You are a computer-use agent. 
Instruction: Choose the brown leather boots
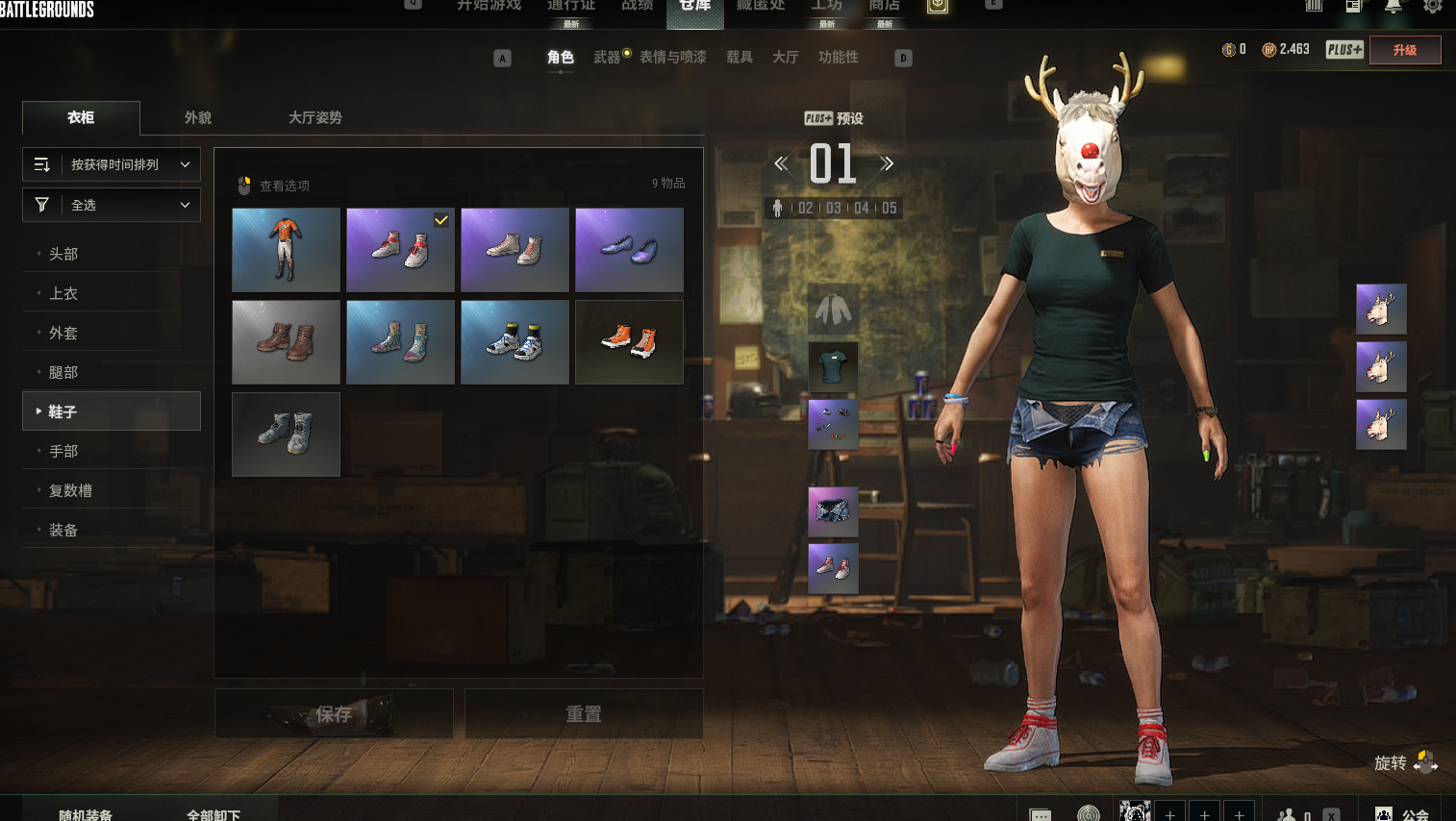pyautogui.click(x=286, y=342)
